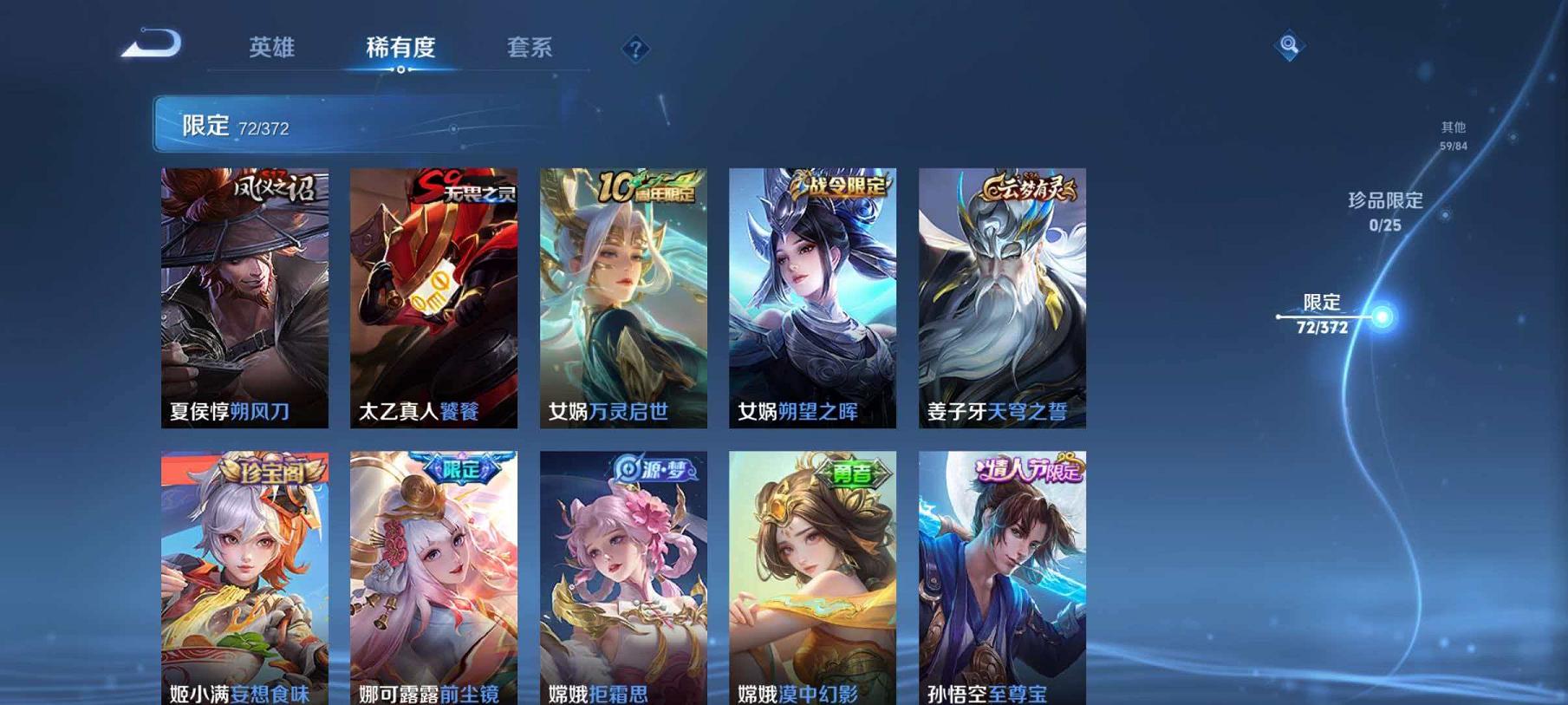Switch to the 英雄 tab

(270, 49)
